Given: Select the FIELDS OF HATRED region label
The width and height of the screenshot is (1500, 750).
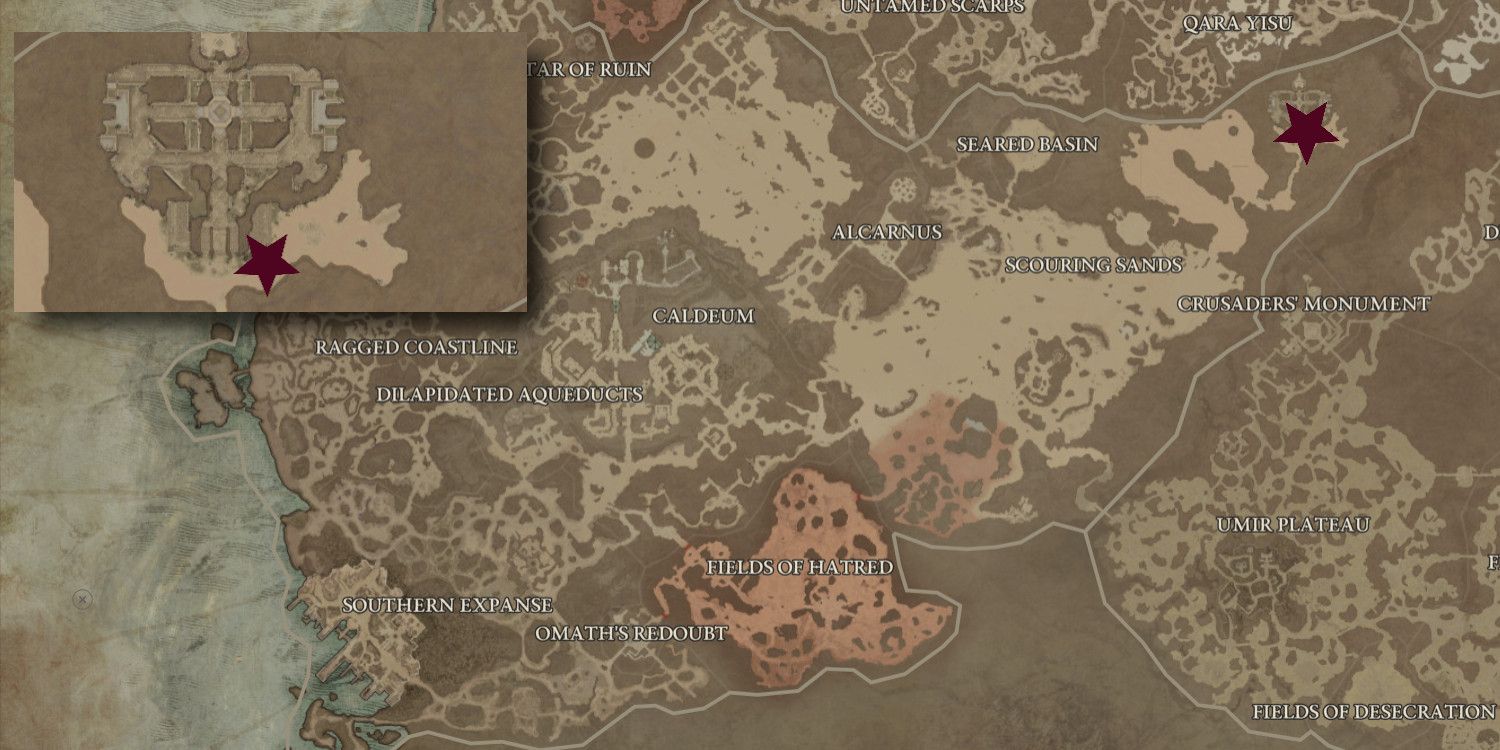Looking at the screenshot, I should pyautogui.click(x=800, y=566).
